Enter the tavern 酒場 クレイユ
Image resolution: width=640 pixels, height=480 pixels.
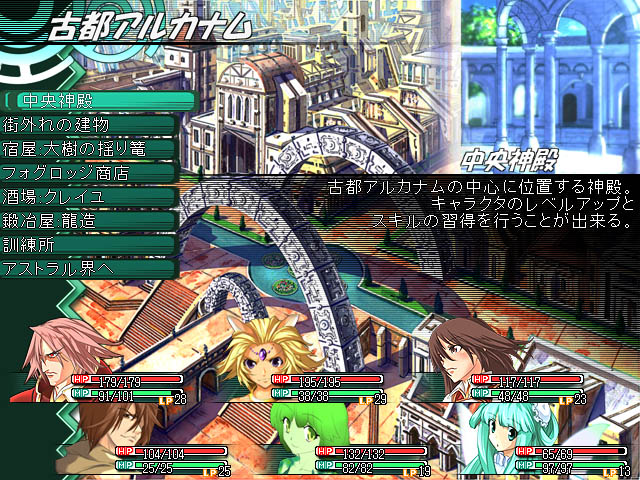[x=90, y=197]
